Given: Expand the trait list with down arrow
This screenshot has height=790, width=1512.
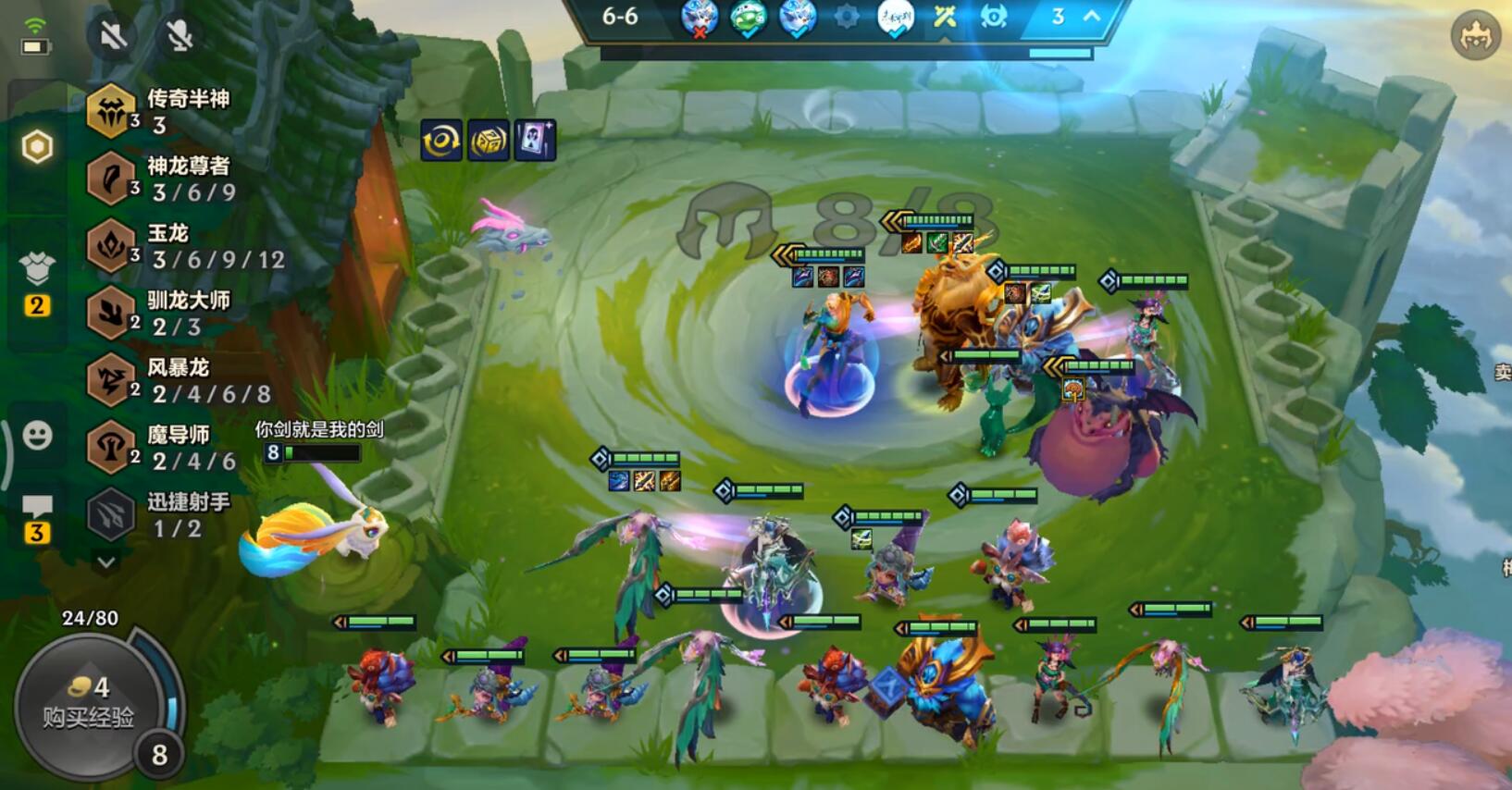Looking at the screenshot, I should coord(106,562).
